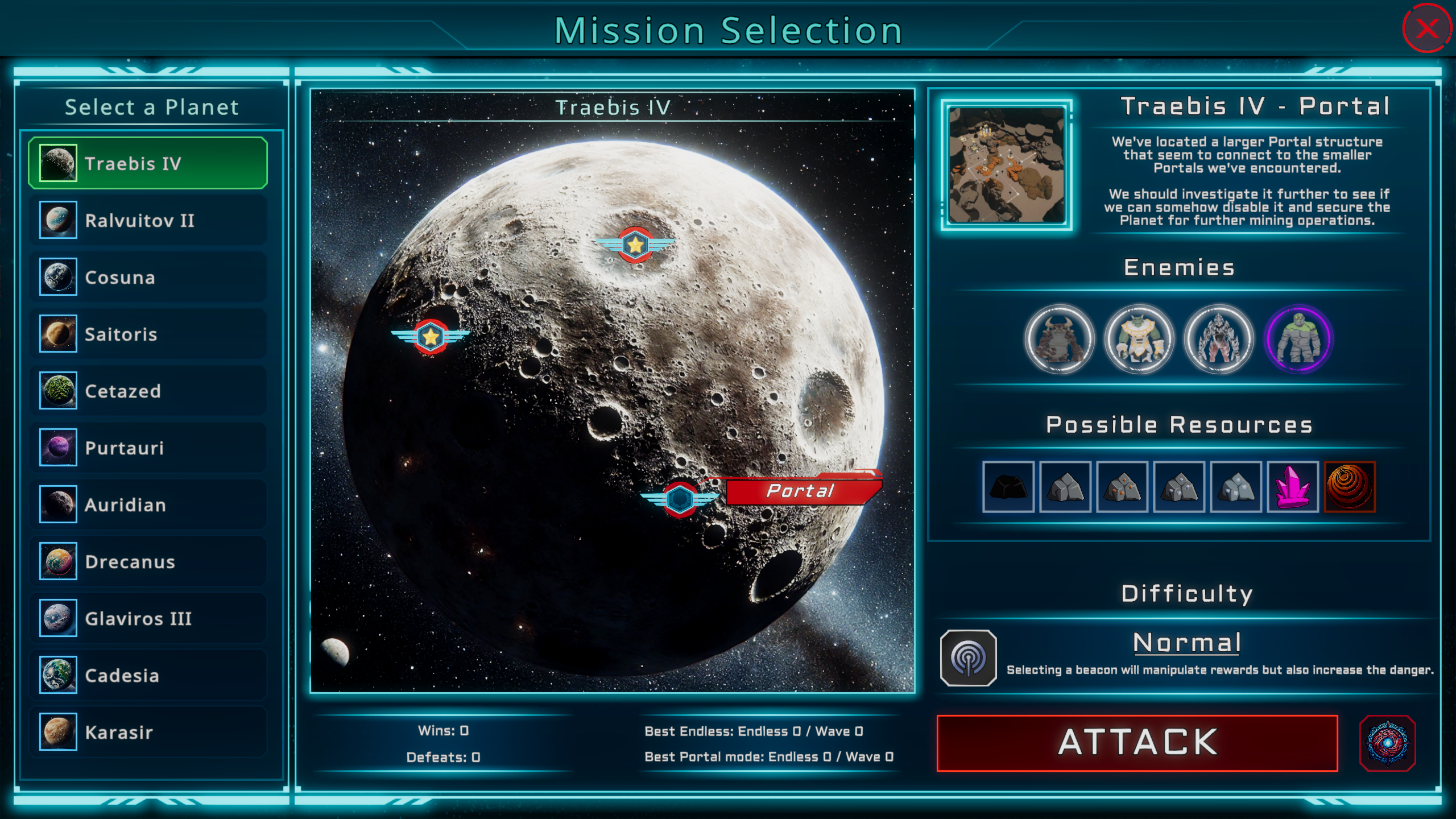The width and height of the screenshot is (1456, 819).
Task: Open the Cetazed planet
Action: tap(148, 391)
